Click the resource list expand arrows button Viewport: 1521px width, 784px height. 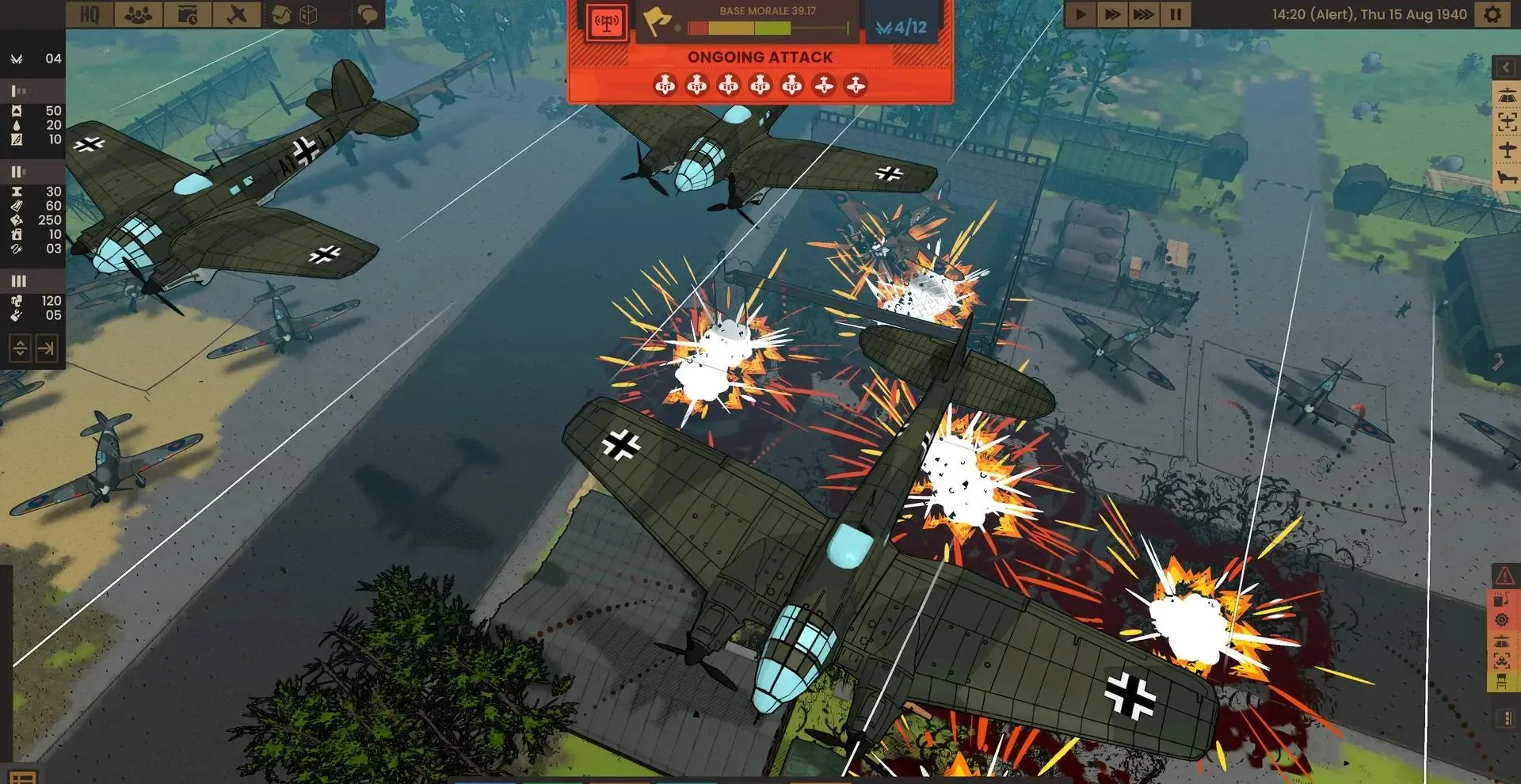20,348
